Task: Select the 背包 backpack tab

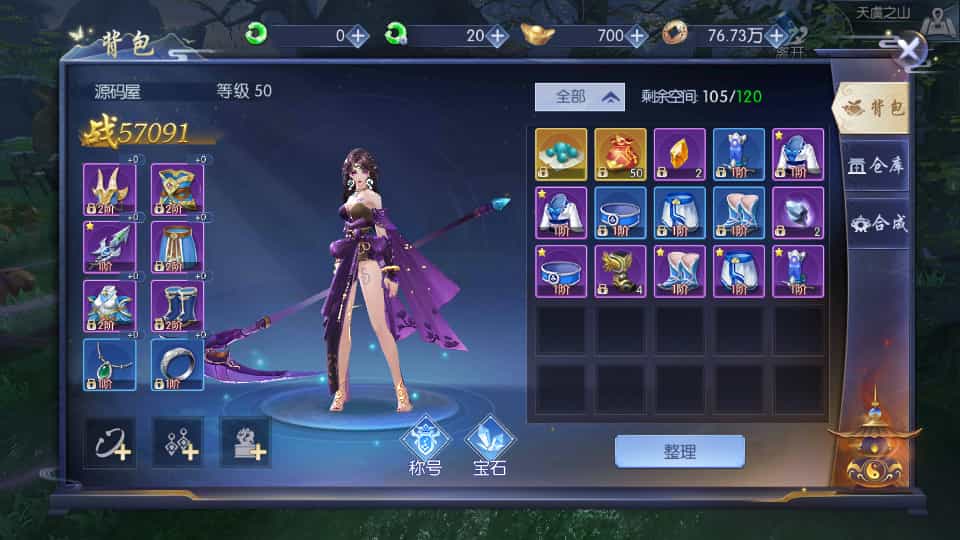Action: [x=875, y=108]
